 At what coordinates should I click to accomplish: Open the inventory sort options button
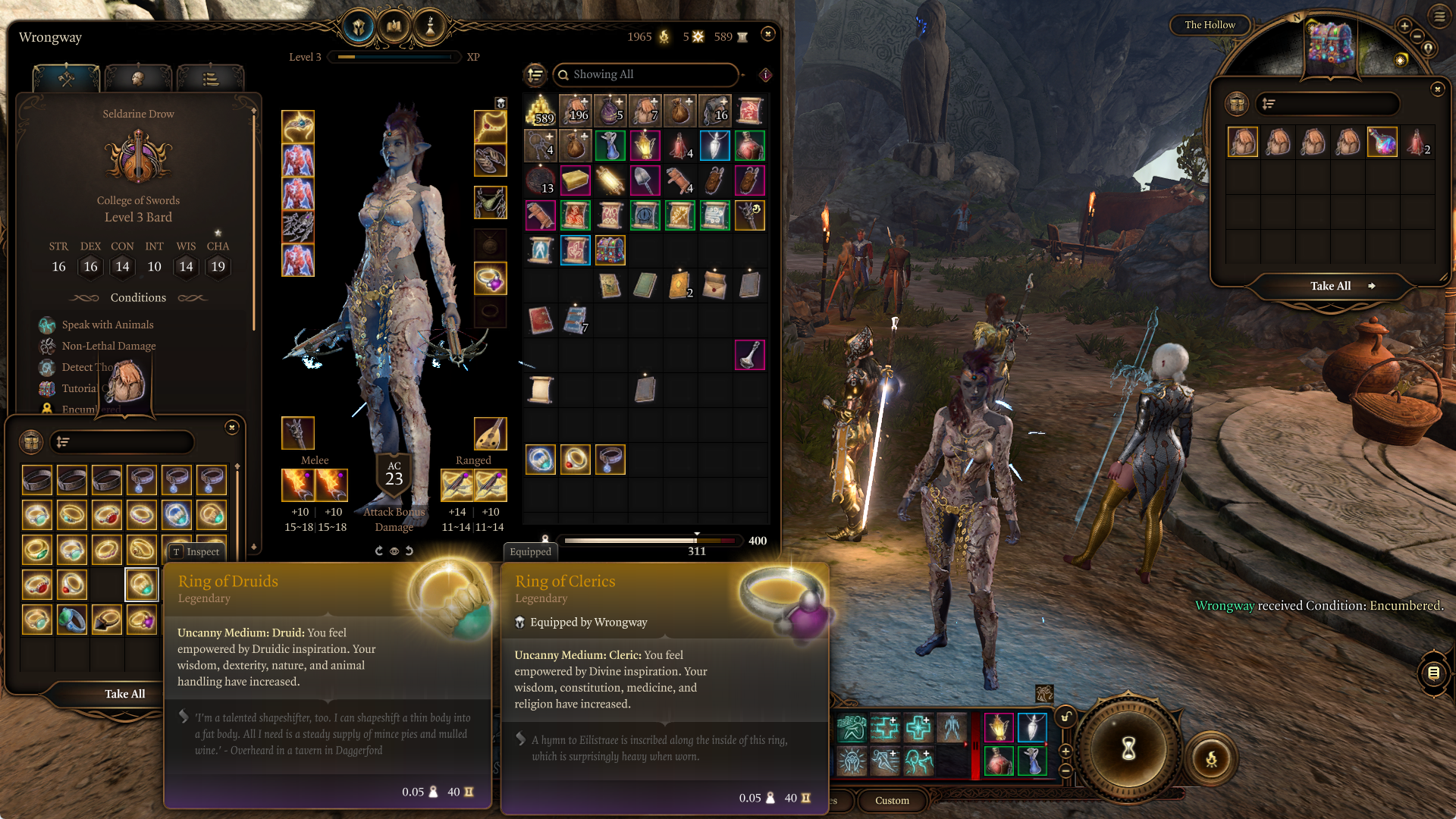pyautogui.click(x=535, y=74)
